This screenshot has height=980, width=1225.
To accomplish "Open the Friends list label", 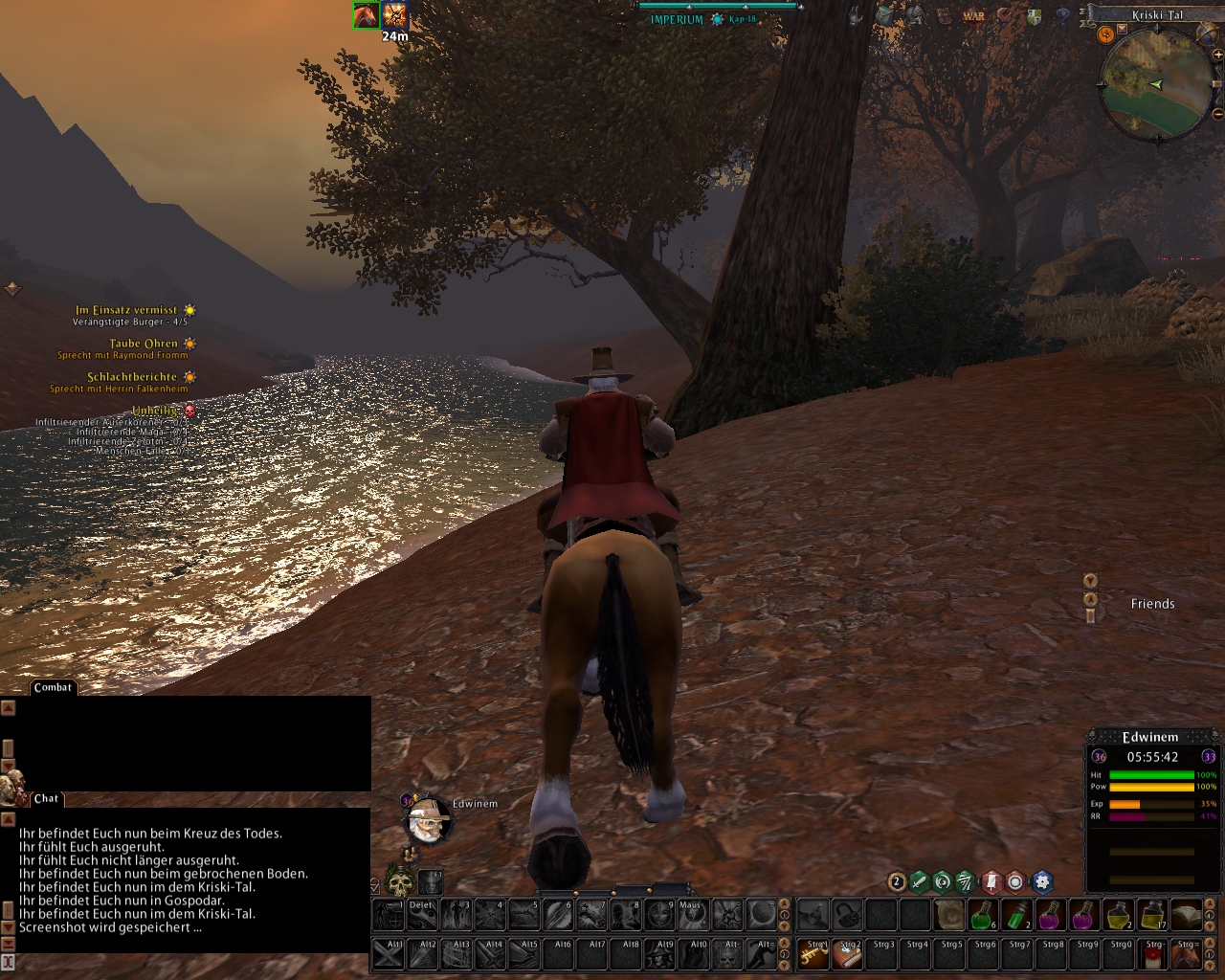I will (1152, 604).
